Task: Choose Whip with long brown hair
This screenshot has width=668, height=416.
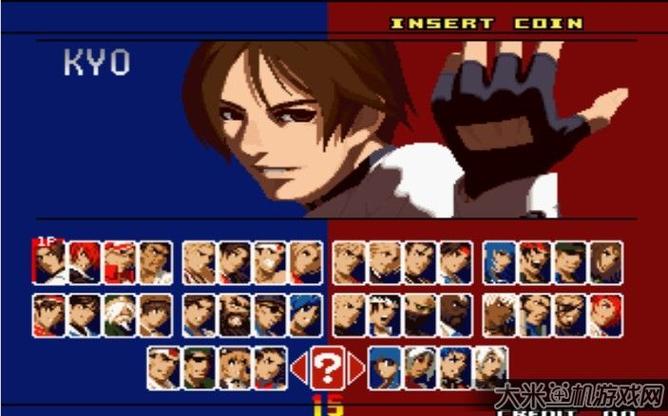Action: [x=605, y=262]
